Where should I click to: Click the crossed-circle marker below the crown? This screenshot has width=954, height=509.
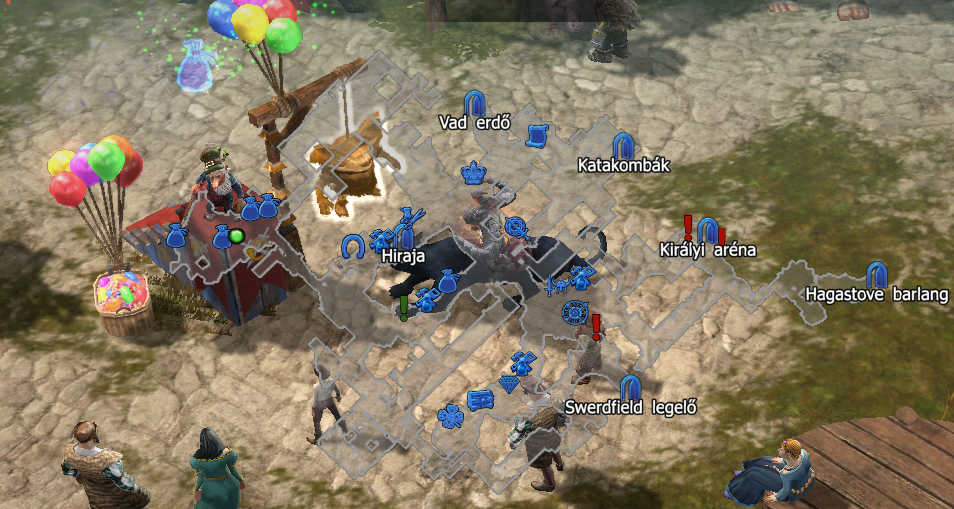516,227
